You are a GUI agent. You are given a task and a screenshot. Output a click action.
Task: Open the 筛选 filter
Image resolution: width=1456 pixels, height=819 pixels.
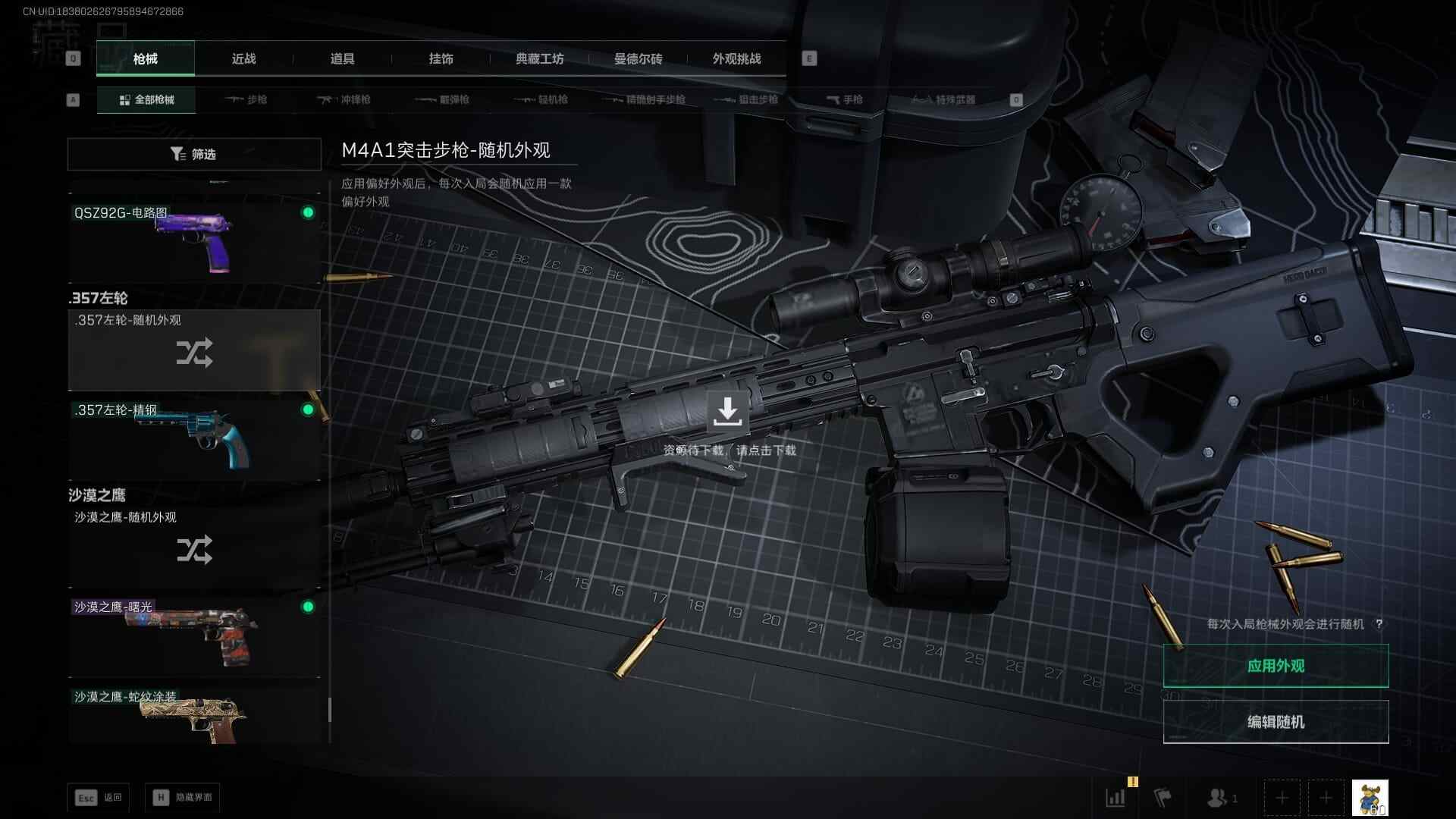[x=194, y=154]
